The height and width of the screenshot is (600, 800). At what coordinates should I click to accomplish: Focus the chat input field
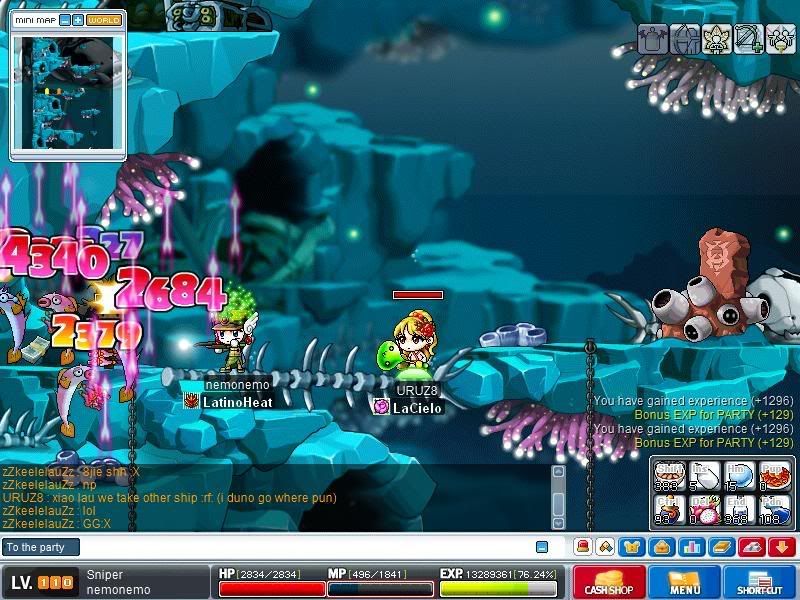pyautogui.click(x=300, y=547)
